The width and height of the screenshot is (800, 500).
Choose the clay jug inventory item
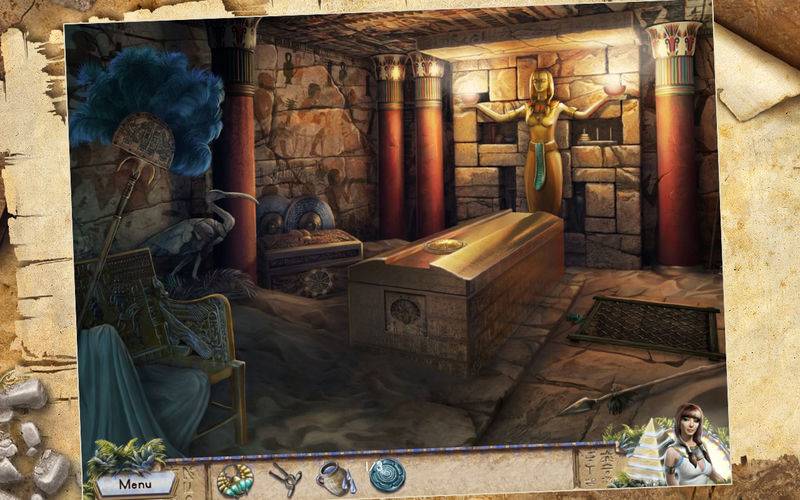pos(333,476)
